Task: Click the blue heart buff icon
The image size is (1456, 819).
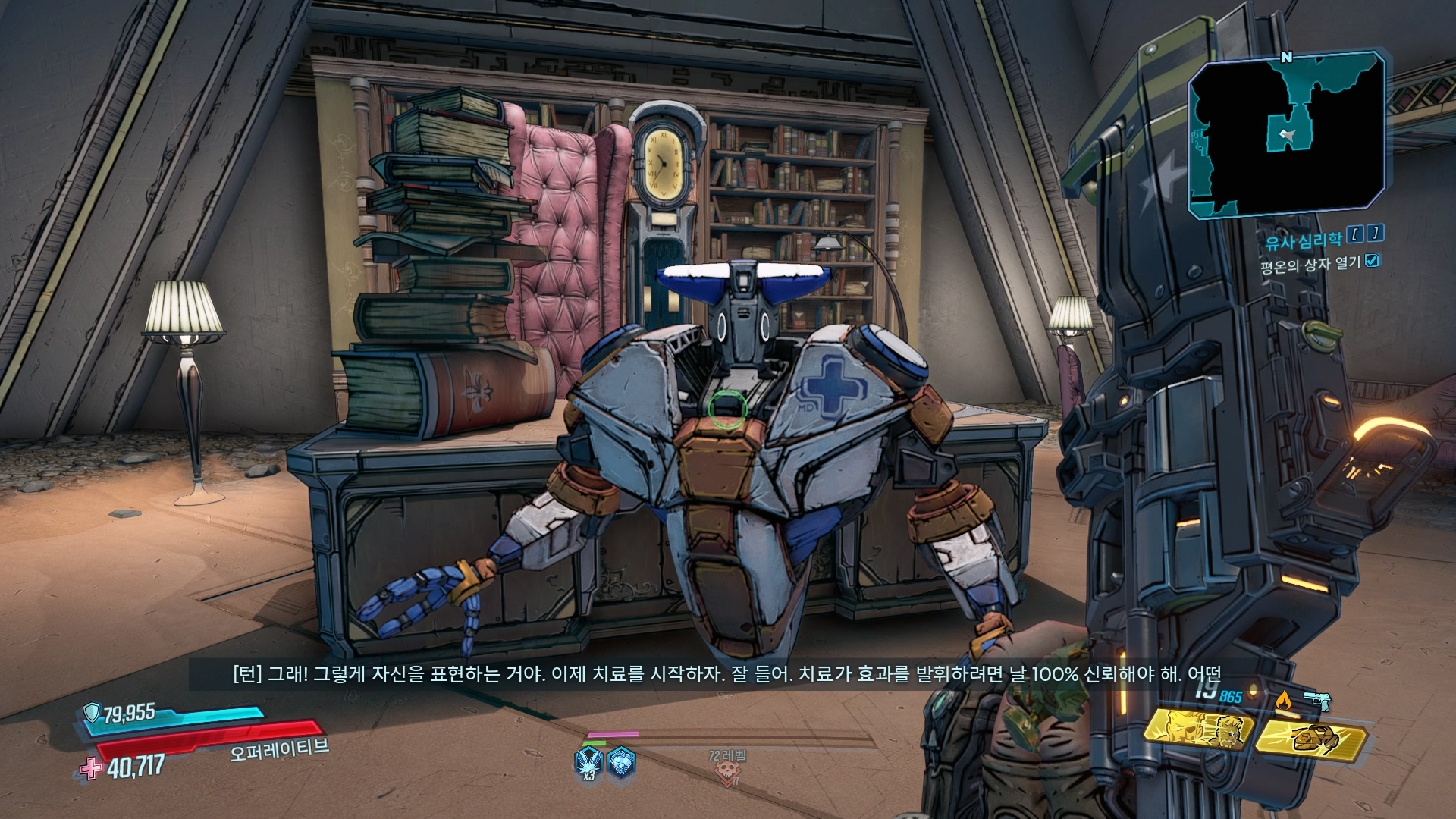Action: click(x=622, y=760)
